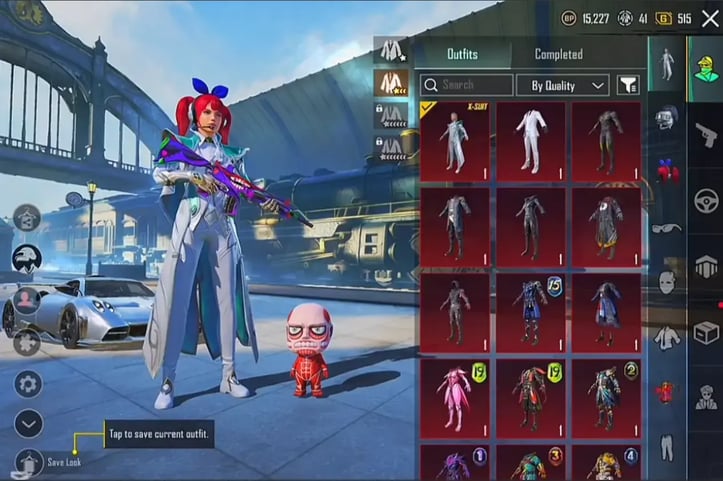
Task: Open the face mask category
Action: 666,282
